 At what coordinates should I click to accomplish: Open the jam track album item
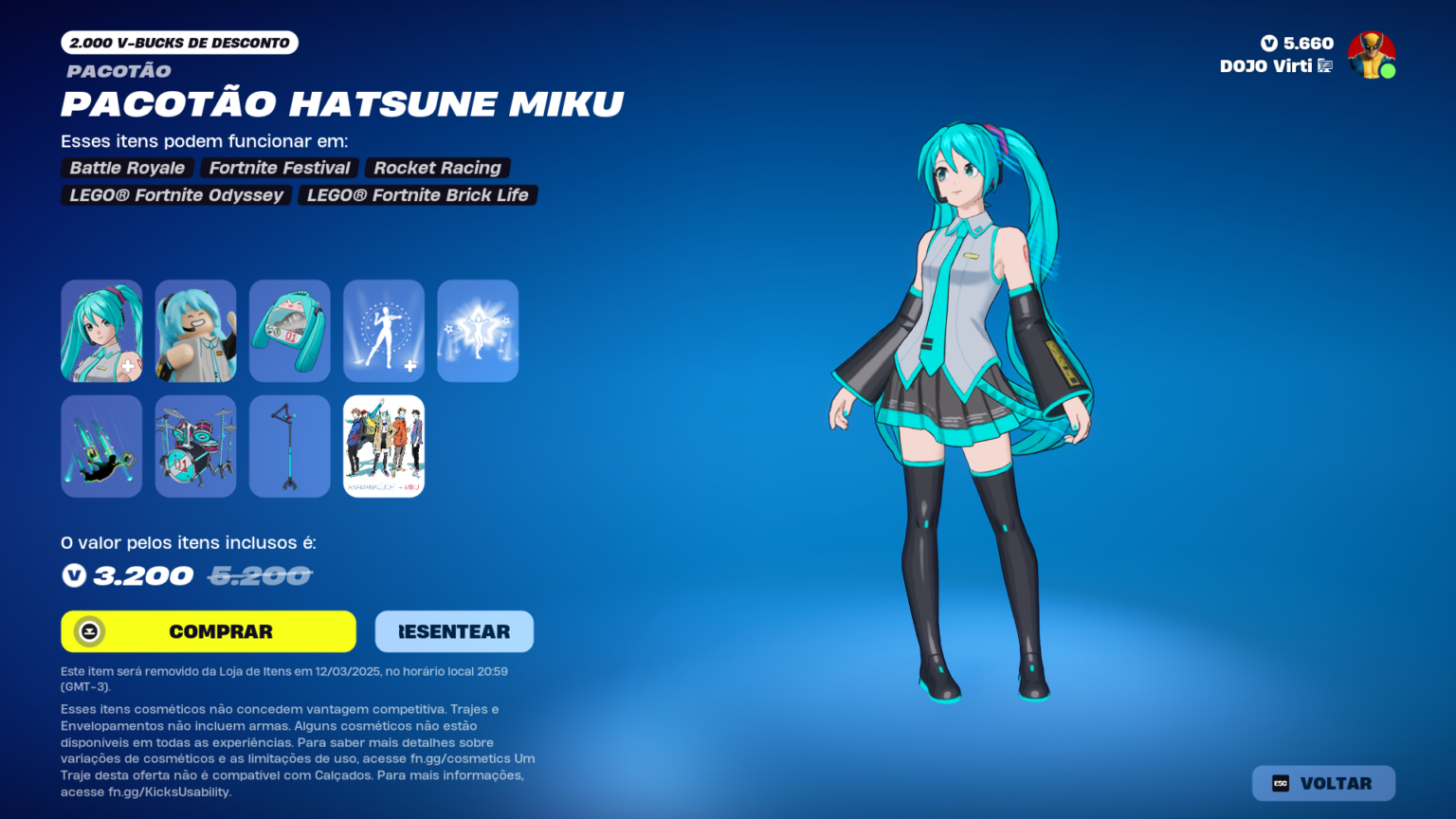[383, 446]
